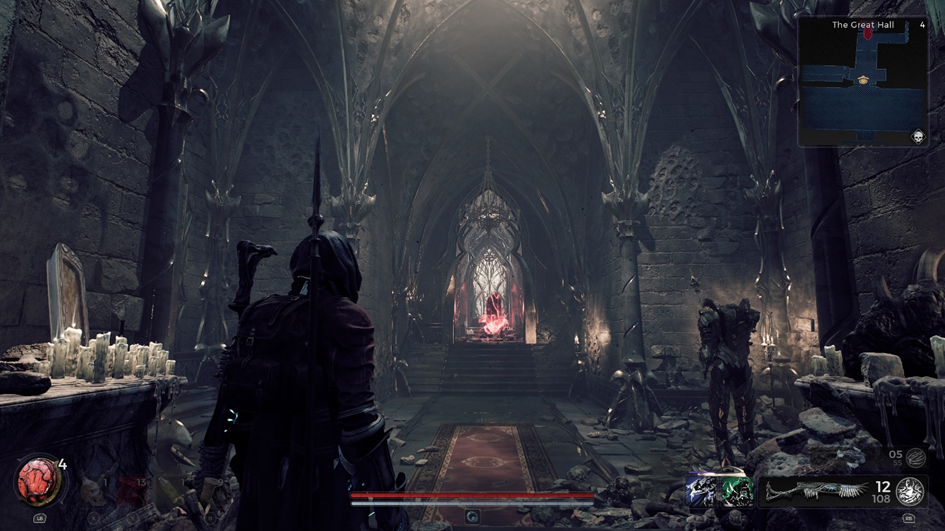Select the red marker on the minimap
945x531 pixels.
click(868, 34)
